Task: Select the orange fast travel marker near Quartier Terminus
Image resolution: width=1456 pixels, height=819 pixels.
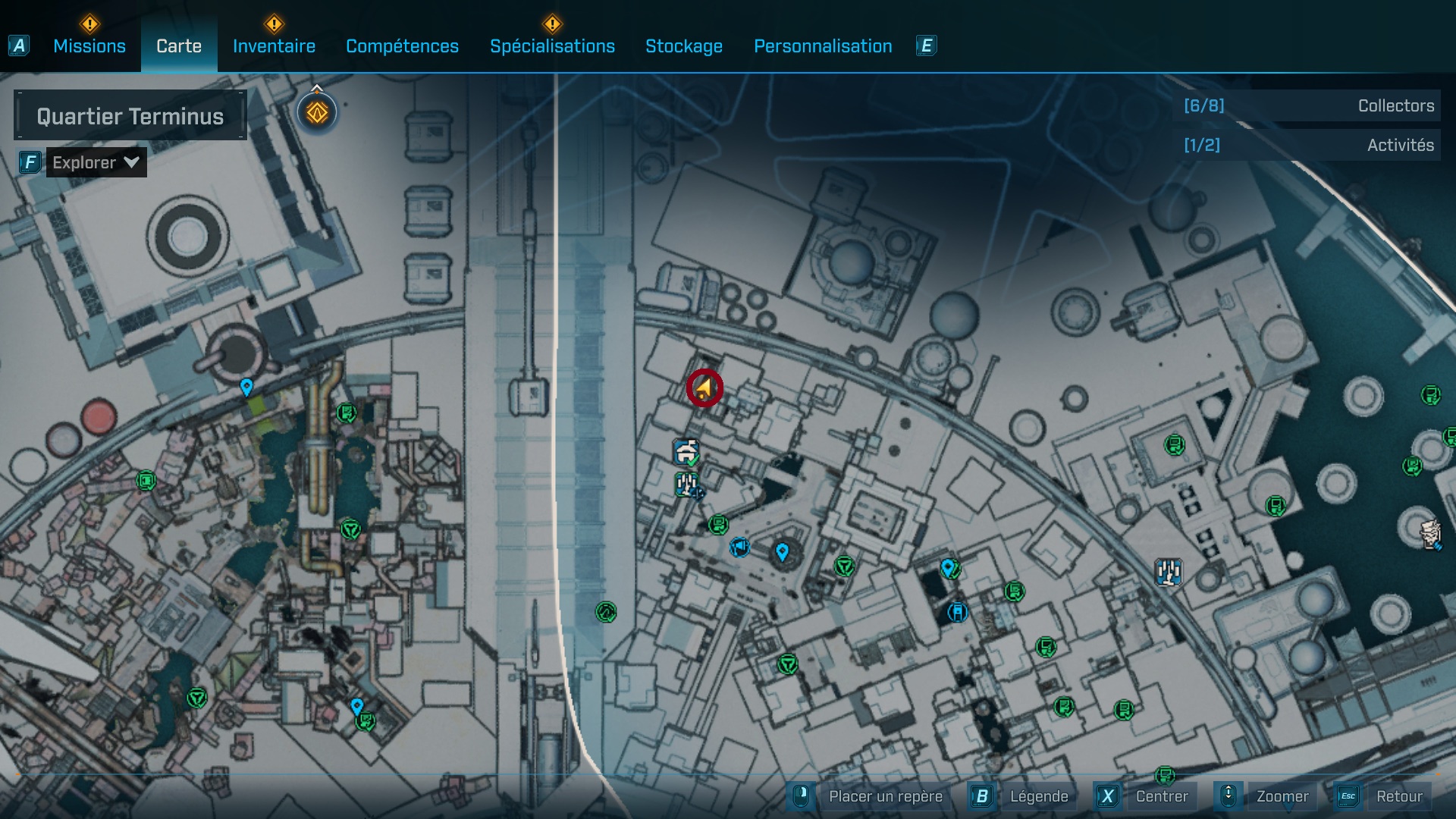Action: 316,111
